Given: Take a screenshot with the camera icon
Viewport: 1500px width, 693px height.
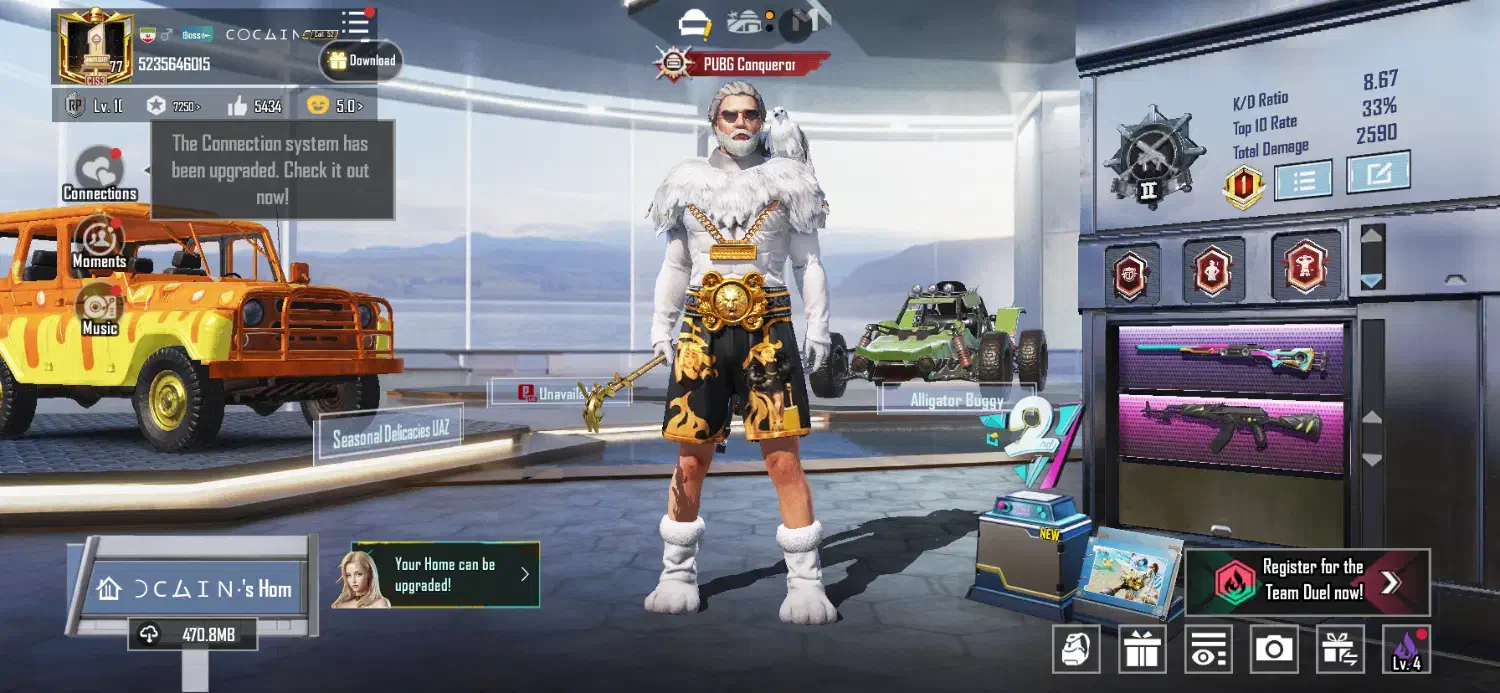Looking at the screenshot, I should (x=1274, y=650).
